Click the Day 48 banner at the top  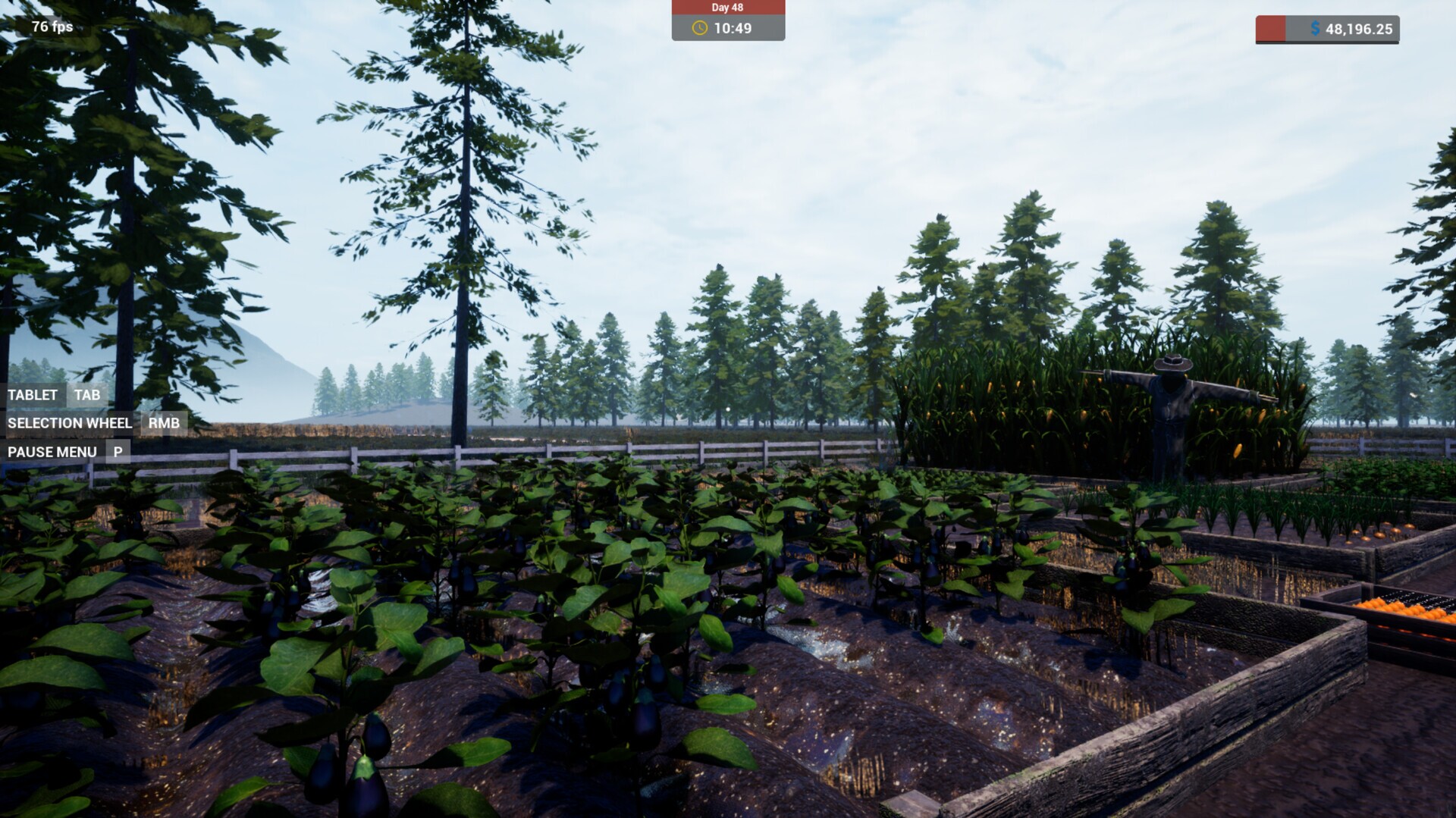(x=726, y=8)
